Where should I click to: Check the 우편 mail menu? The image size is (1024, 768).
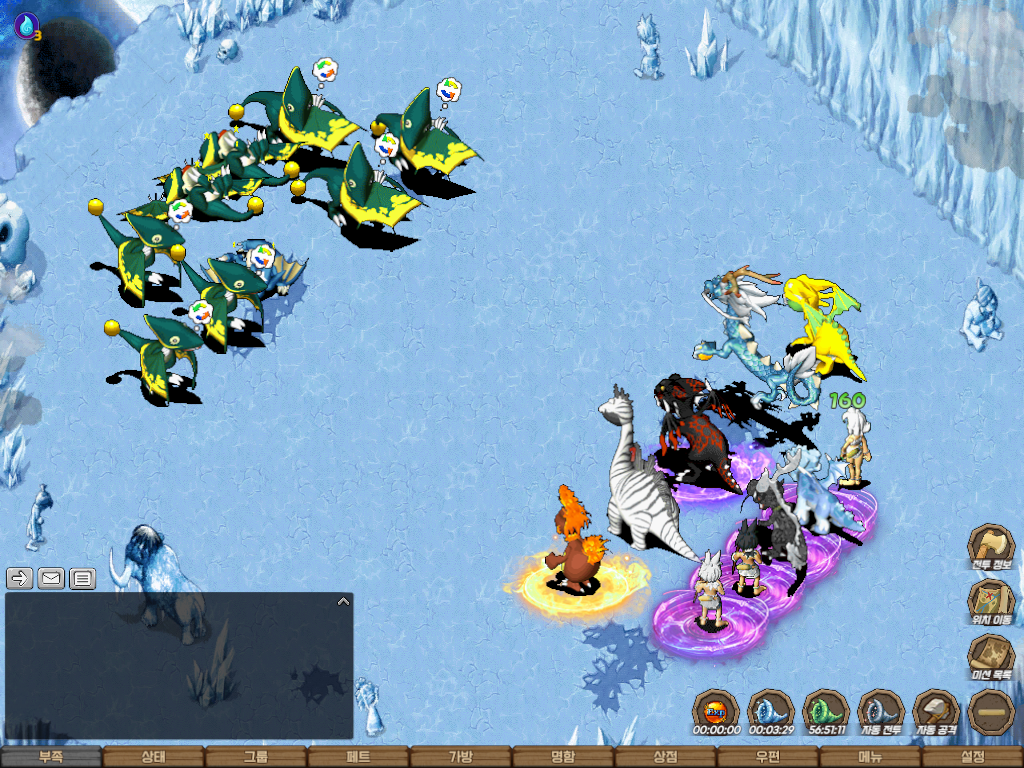[767, 757]
